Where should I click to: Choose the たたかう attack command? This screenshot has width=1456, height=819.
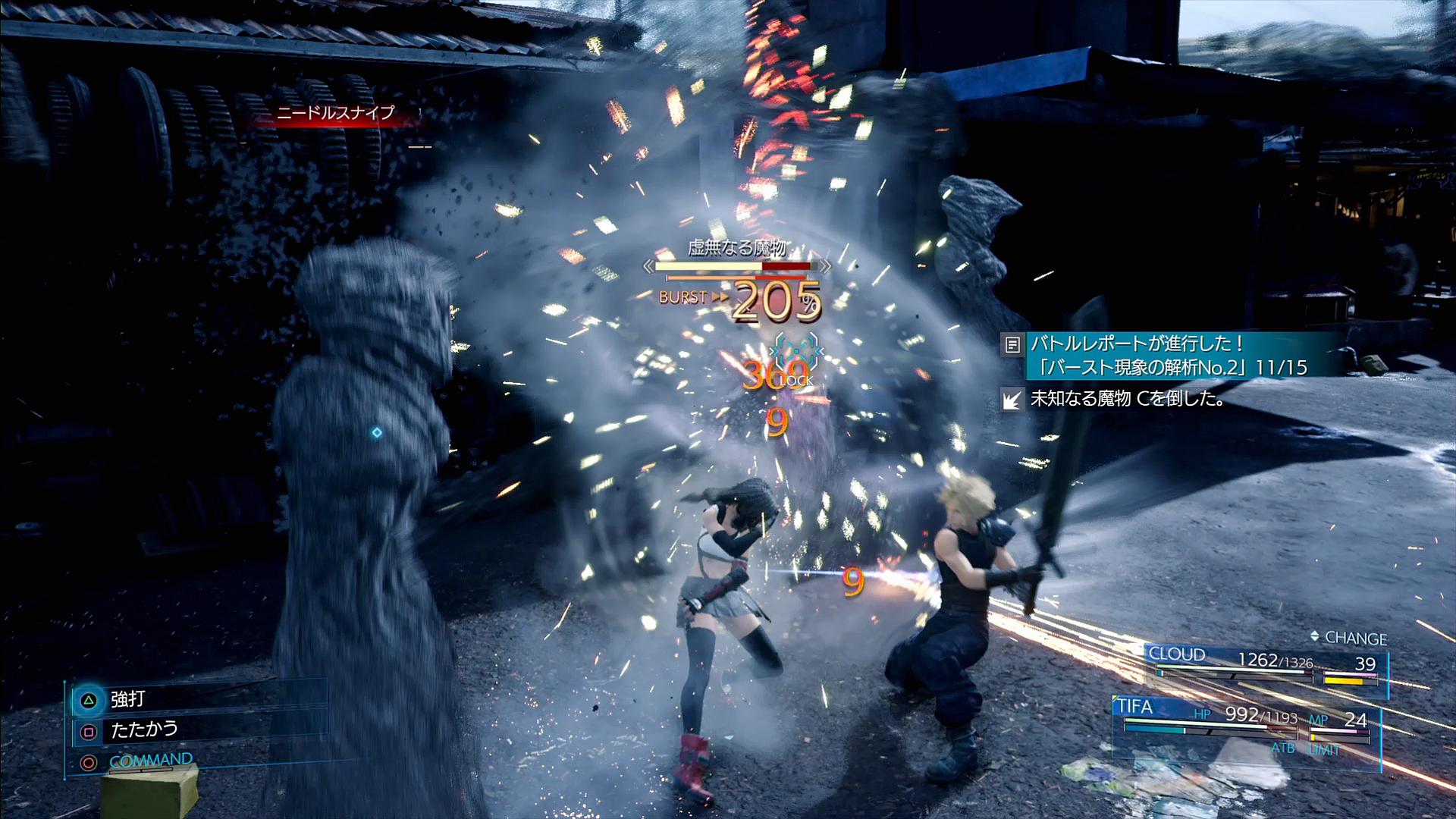(x=144, y=730)
